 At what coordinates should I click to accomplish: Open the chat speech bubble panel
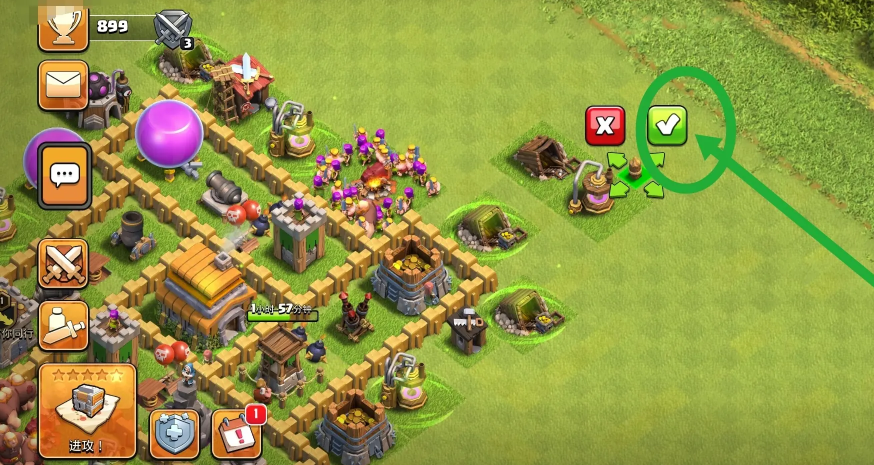point(65,176)
